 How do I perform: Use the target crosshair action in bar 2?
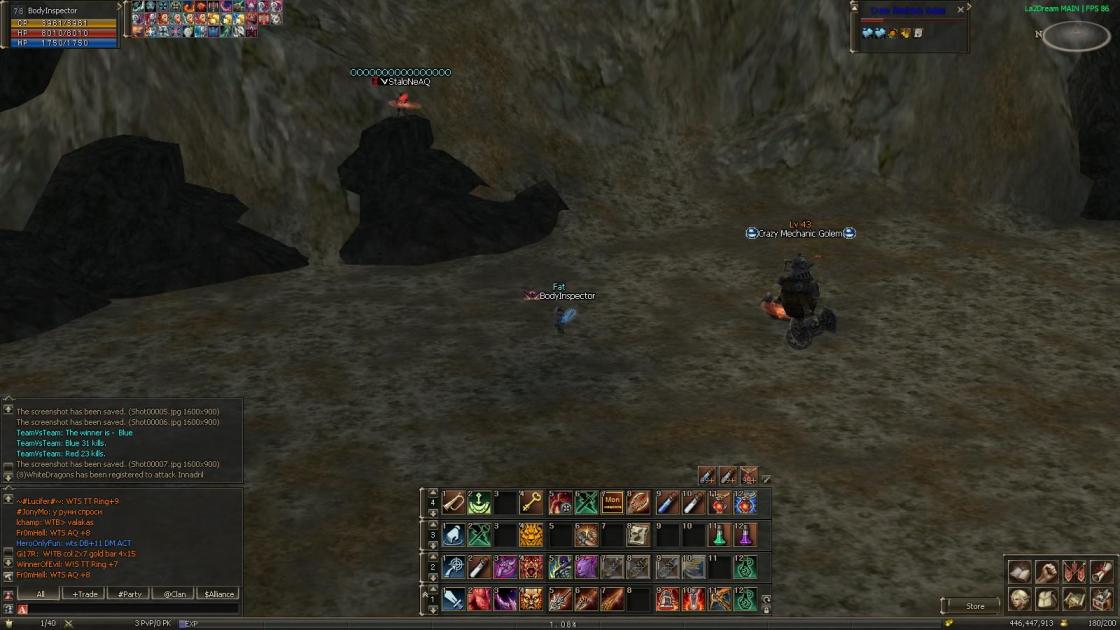(454, 567)
